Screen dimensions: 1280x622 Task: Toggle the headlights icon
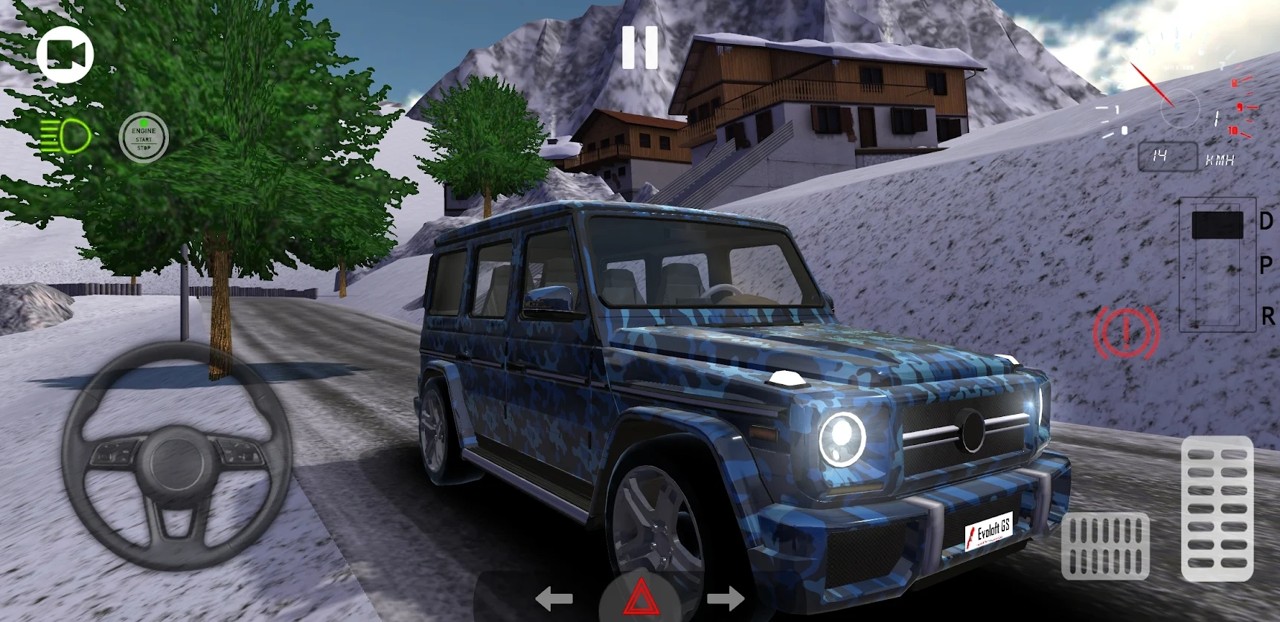pos(66,136)
